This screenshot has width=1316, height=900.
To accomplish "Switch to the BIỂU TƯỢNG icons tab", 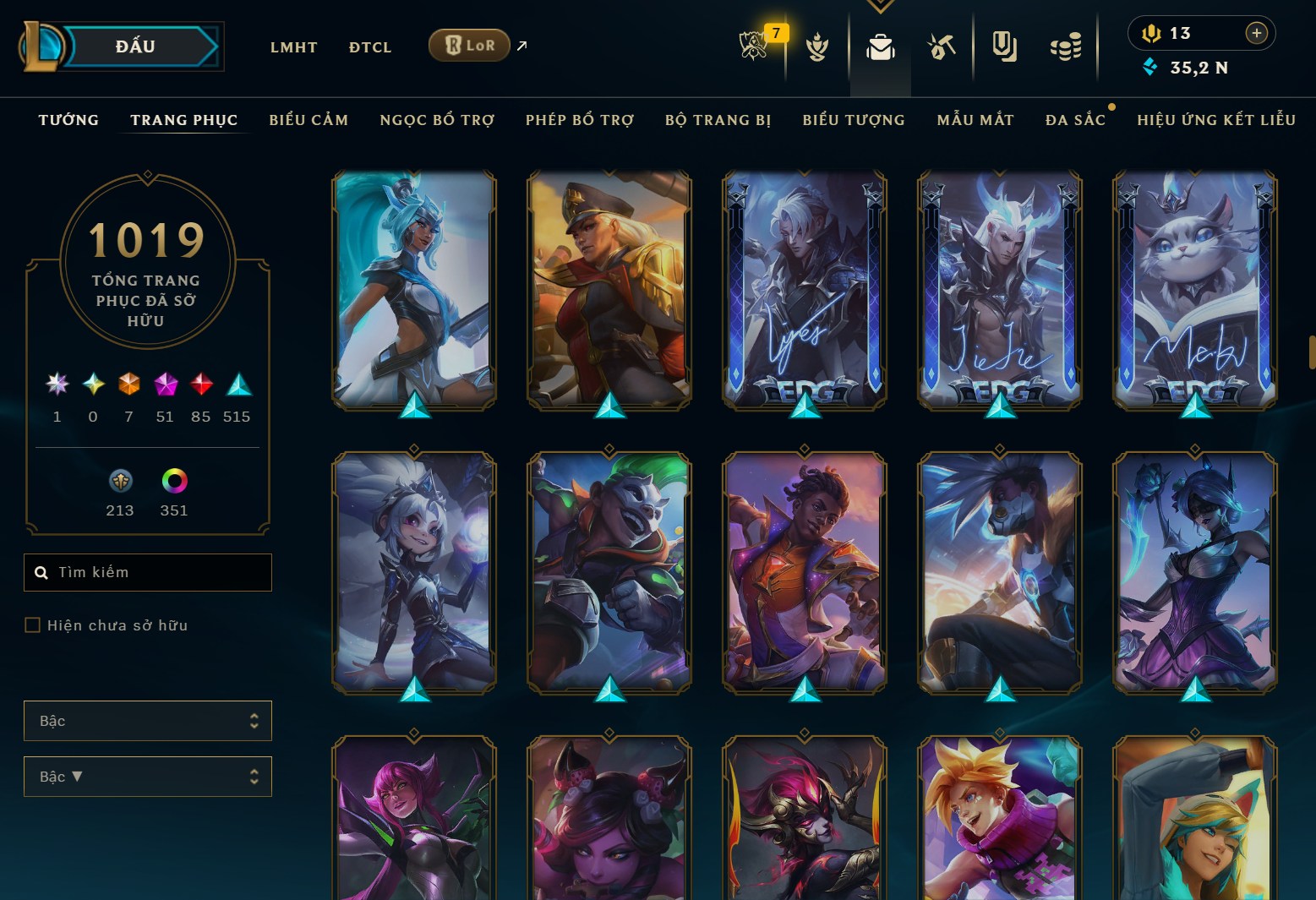I will (x=854, y=120).
